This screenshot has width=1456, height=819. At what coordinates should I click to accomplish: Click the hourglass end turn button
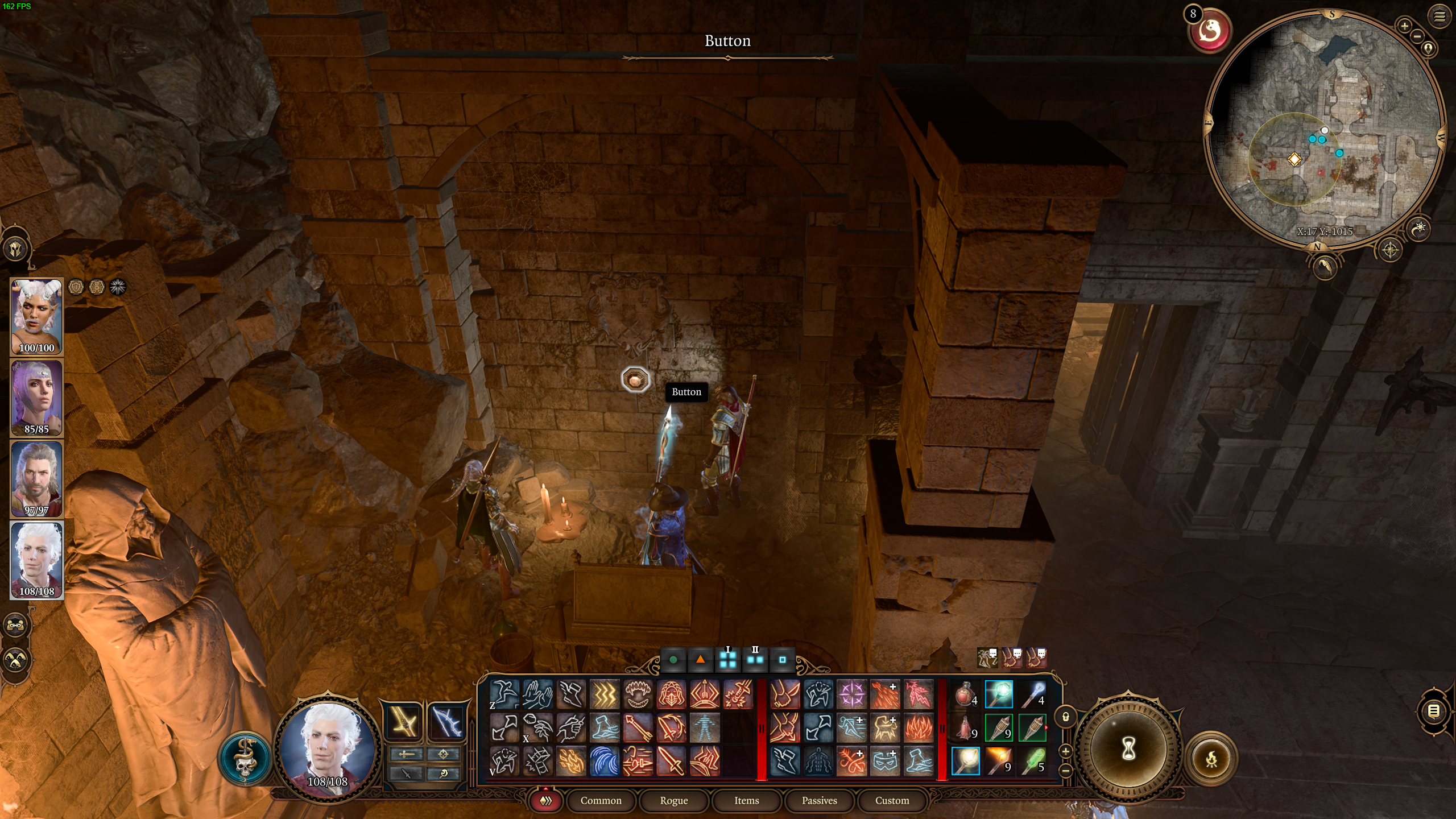pos(1128,750)
